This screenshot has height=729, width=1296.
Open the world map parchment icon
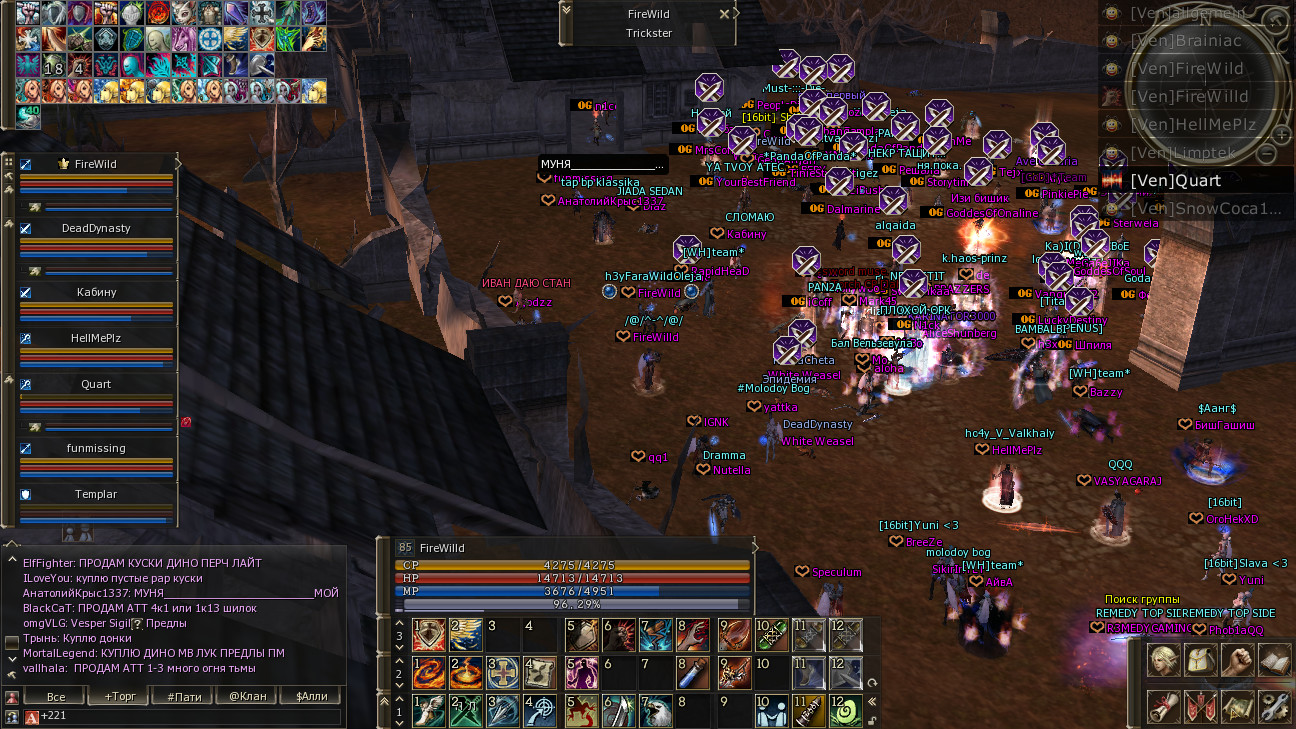(1237, 706)
